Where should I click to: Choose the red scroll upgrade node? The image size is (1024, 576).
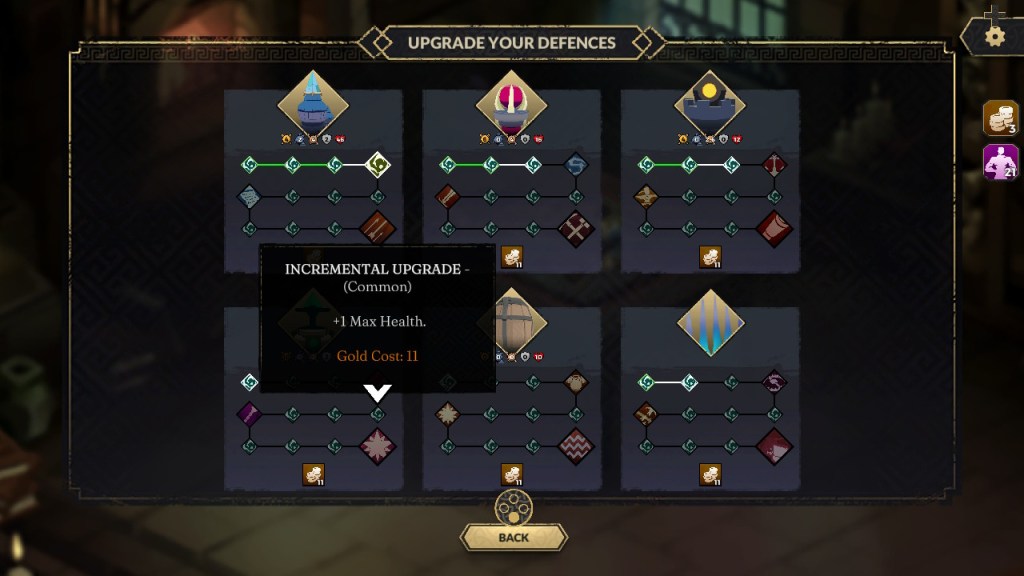coord(774,228)
